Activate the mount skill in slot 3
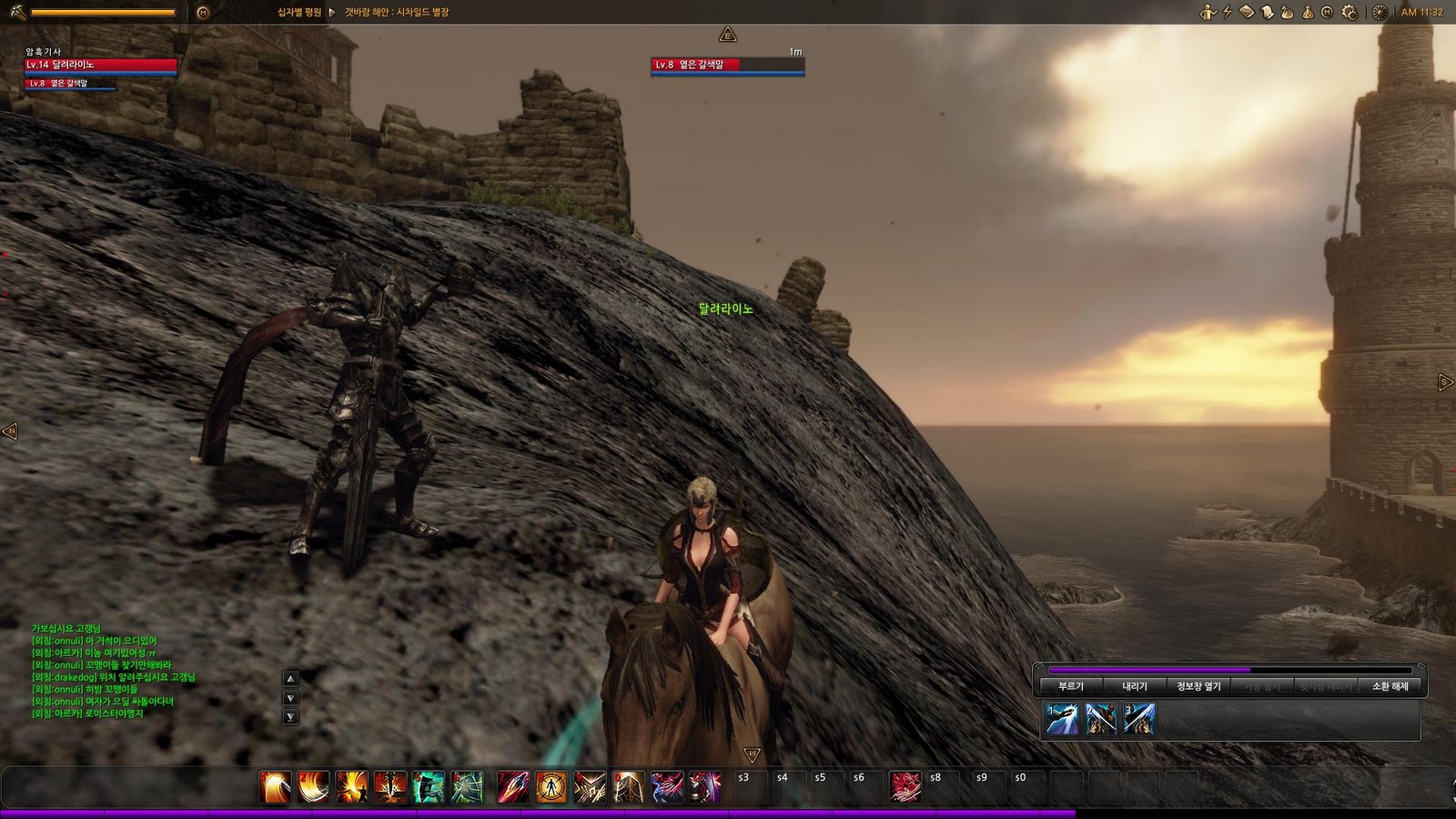Screen dimensions: 1456x819 1139,719
